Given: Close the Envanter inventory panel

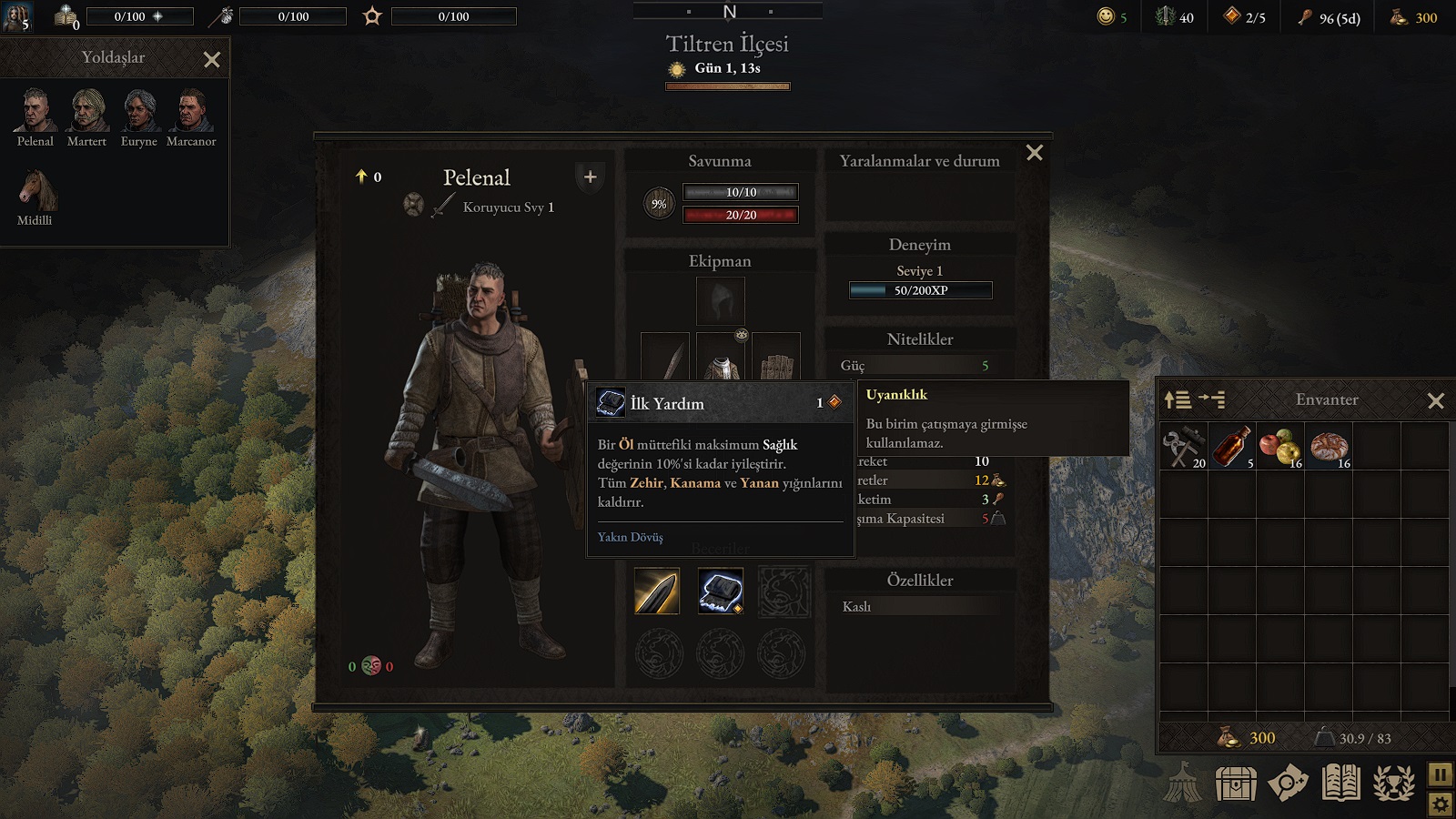Looking at the screenshot, I should (x=1436, y=400).
